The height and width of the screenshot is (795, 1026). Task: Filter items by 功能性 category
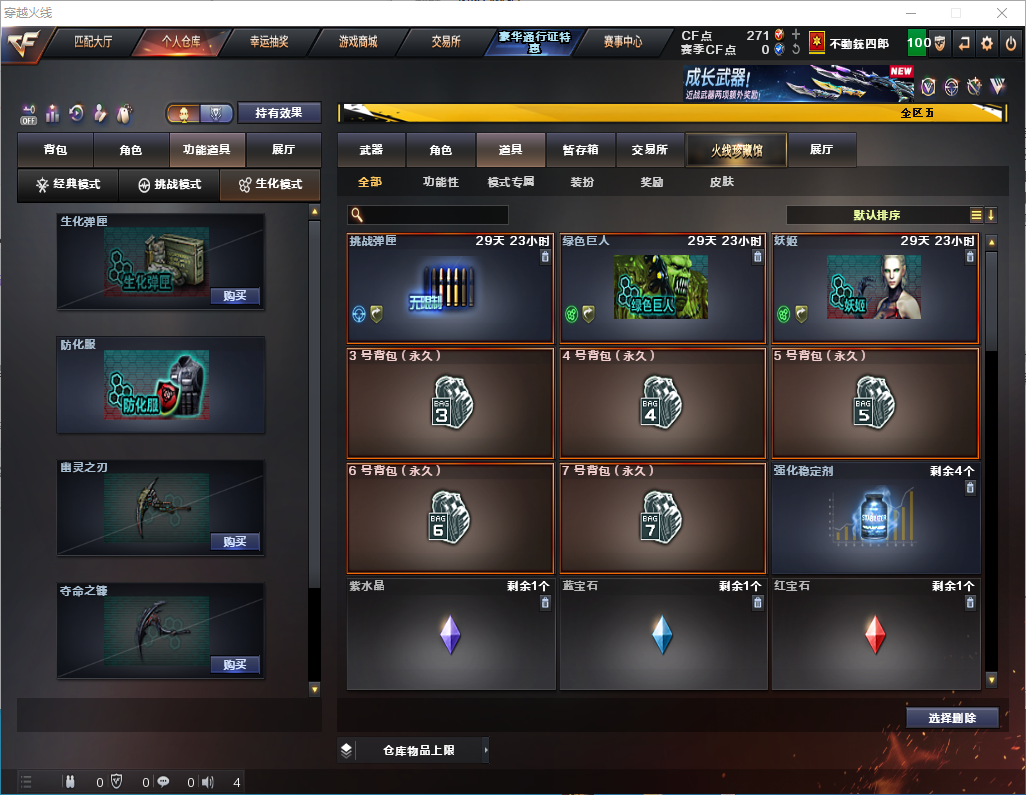[x=440, y=183]
